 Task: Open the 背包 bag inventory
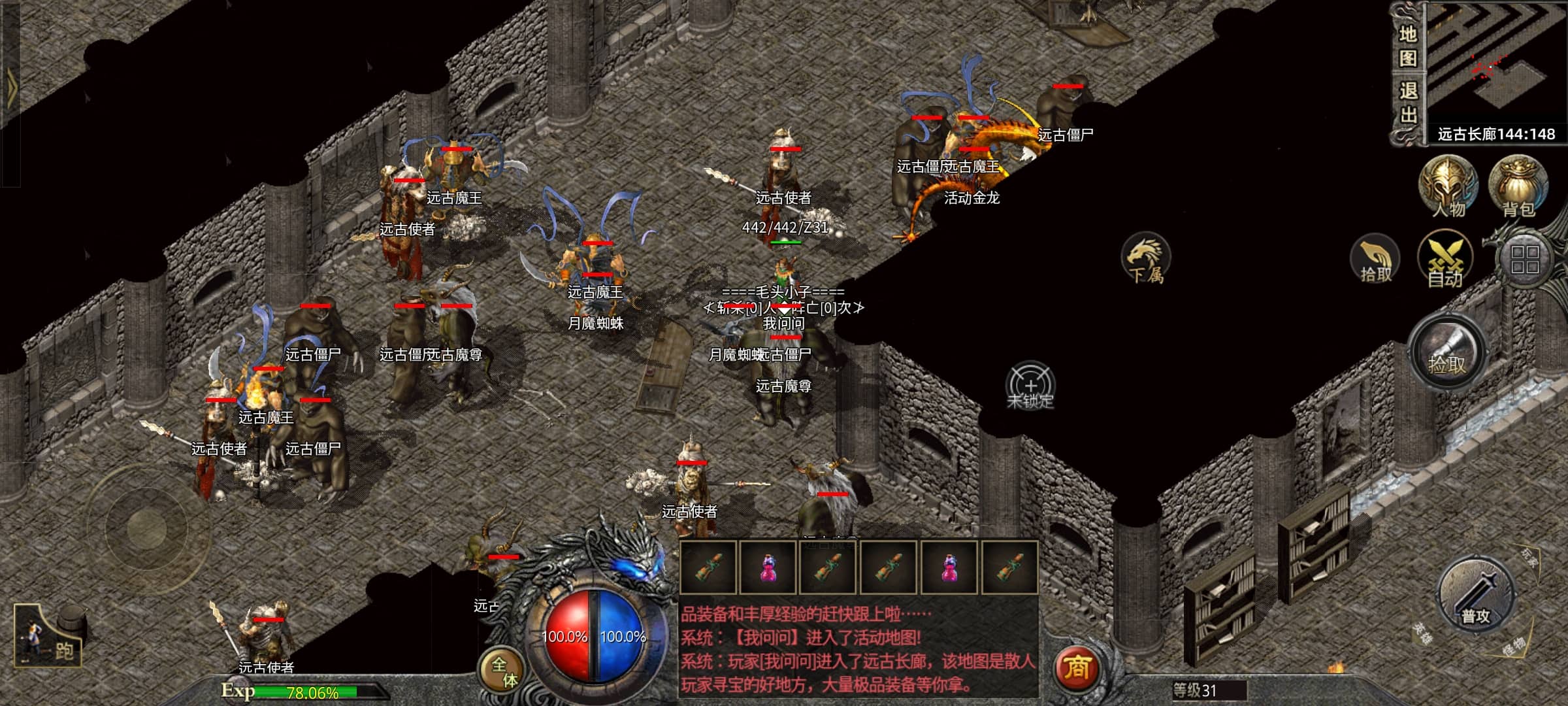1518,186
